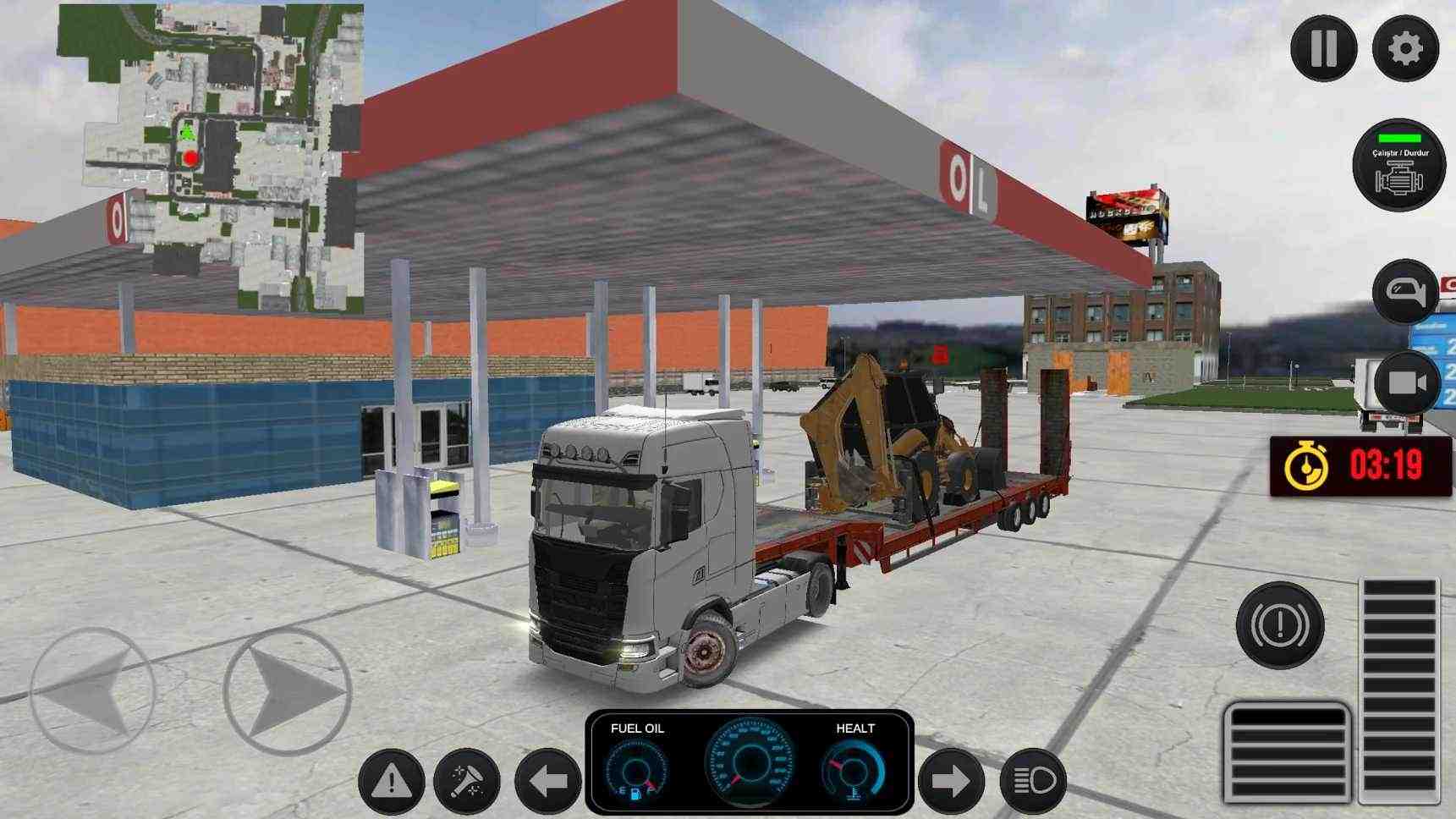Toggle the right turn signal arrow
1456x819 pixels.
[x=953, y=779]
